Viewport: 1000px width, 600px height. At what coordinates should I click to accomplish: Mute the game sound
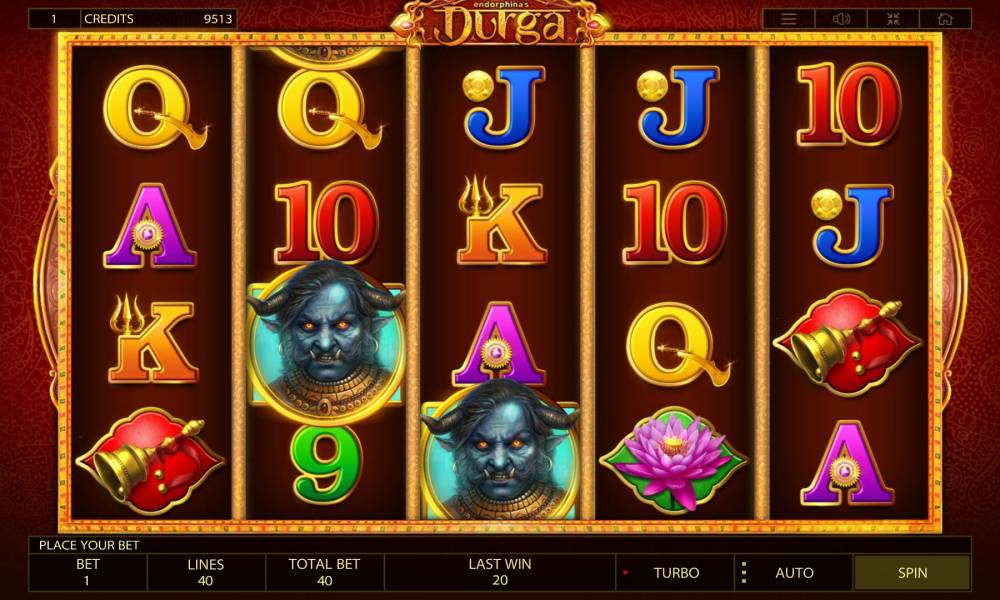tap(841, 19)
